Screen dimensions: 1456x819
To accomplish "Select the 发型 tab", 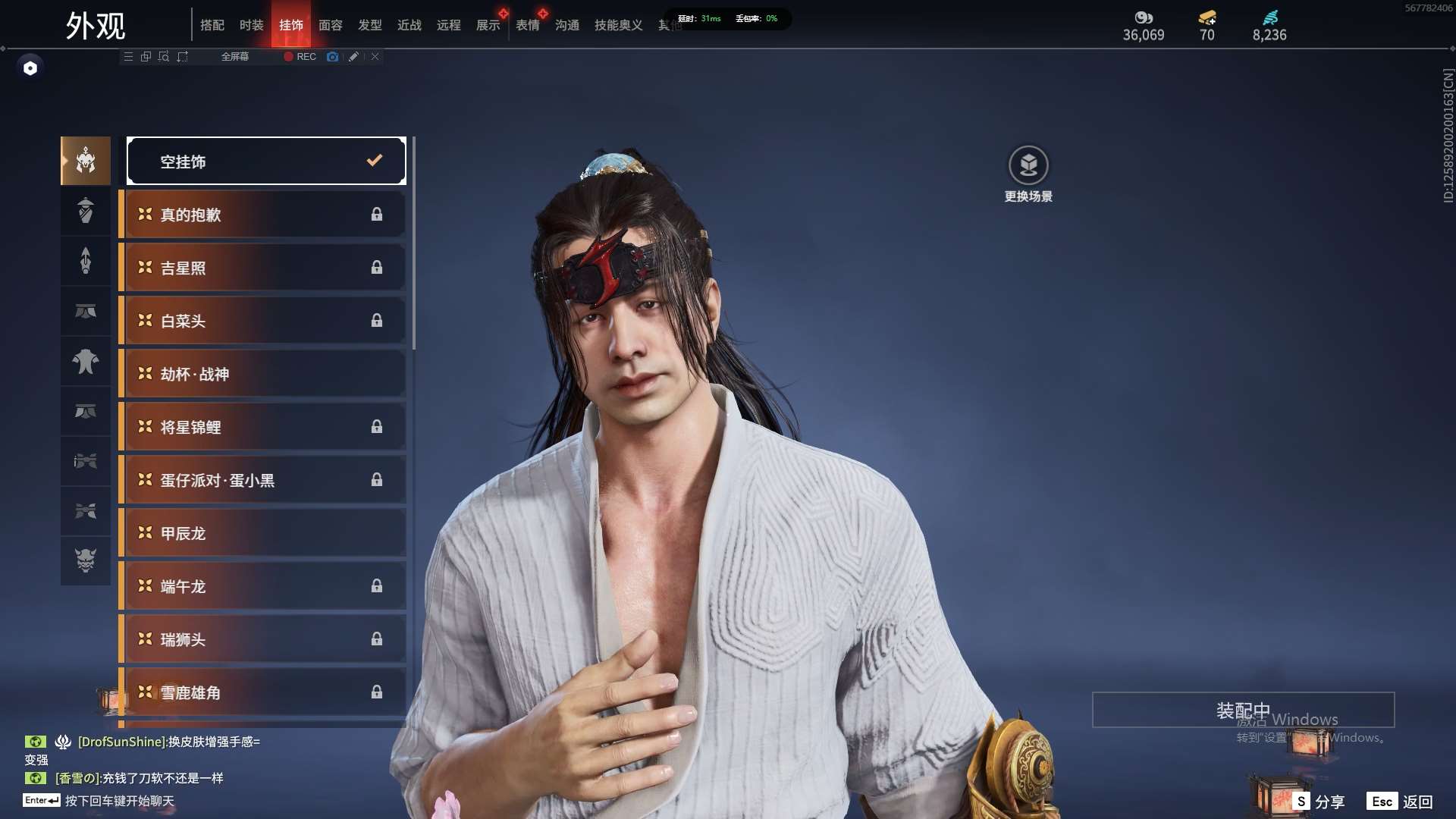I will point(369,25).
